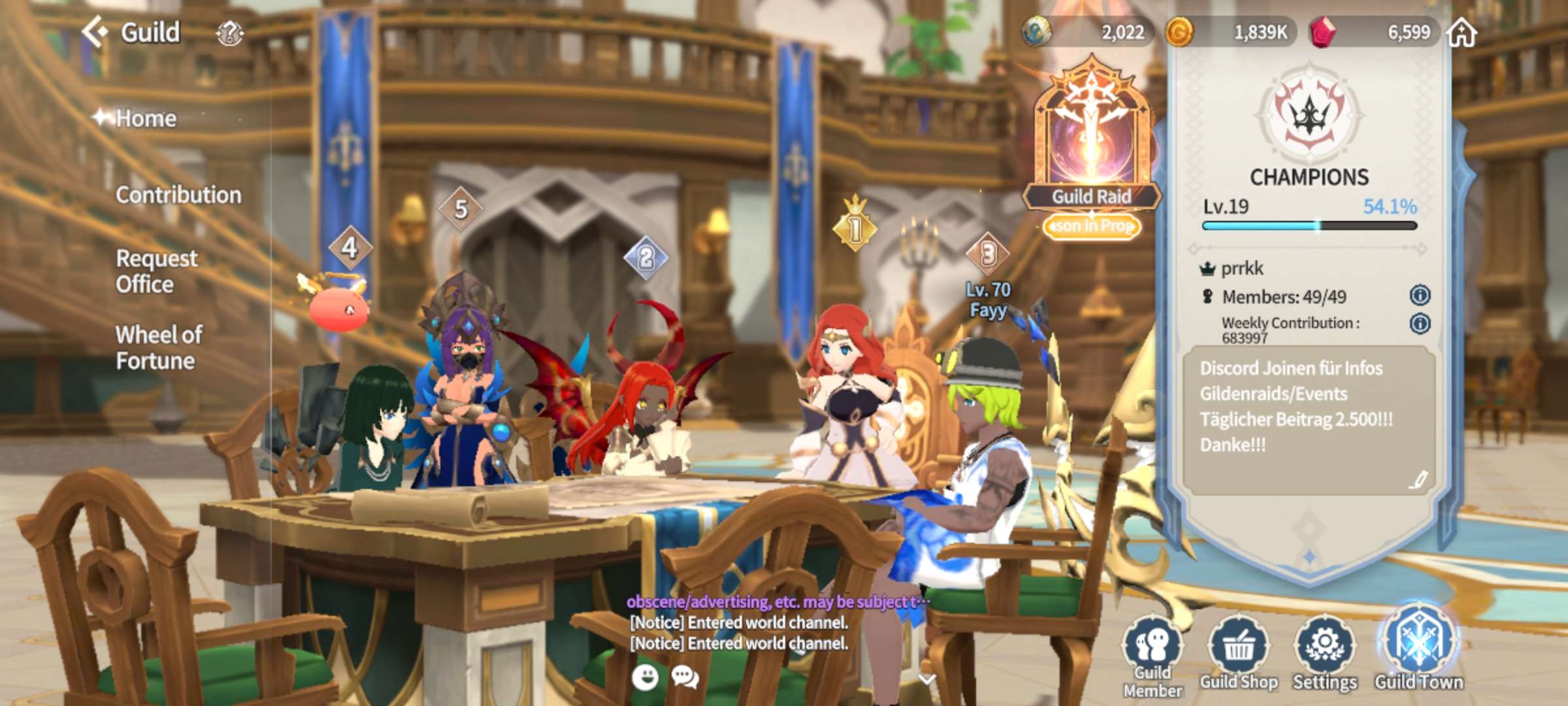Return to the main home screen icon
This screenshot has width=1568, height=706.
click(x=1462, y=32)
